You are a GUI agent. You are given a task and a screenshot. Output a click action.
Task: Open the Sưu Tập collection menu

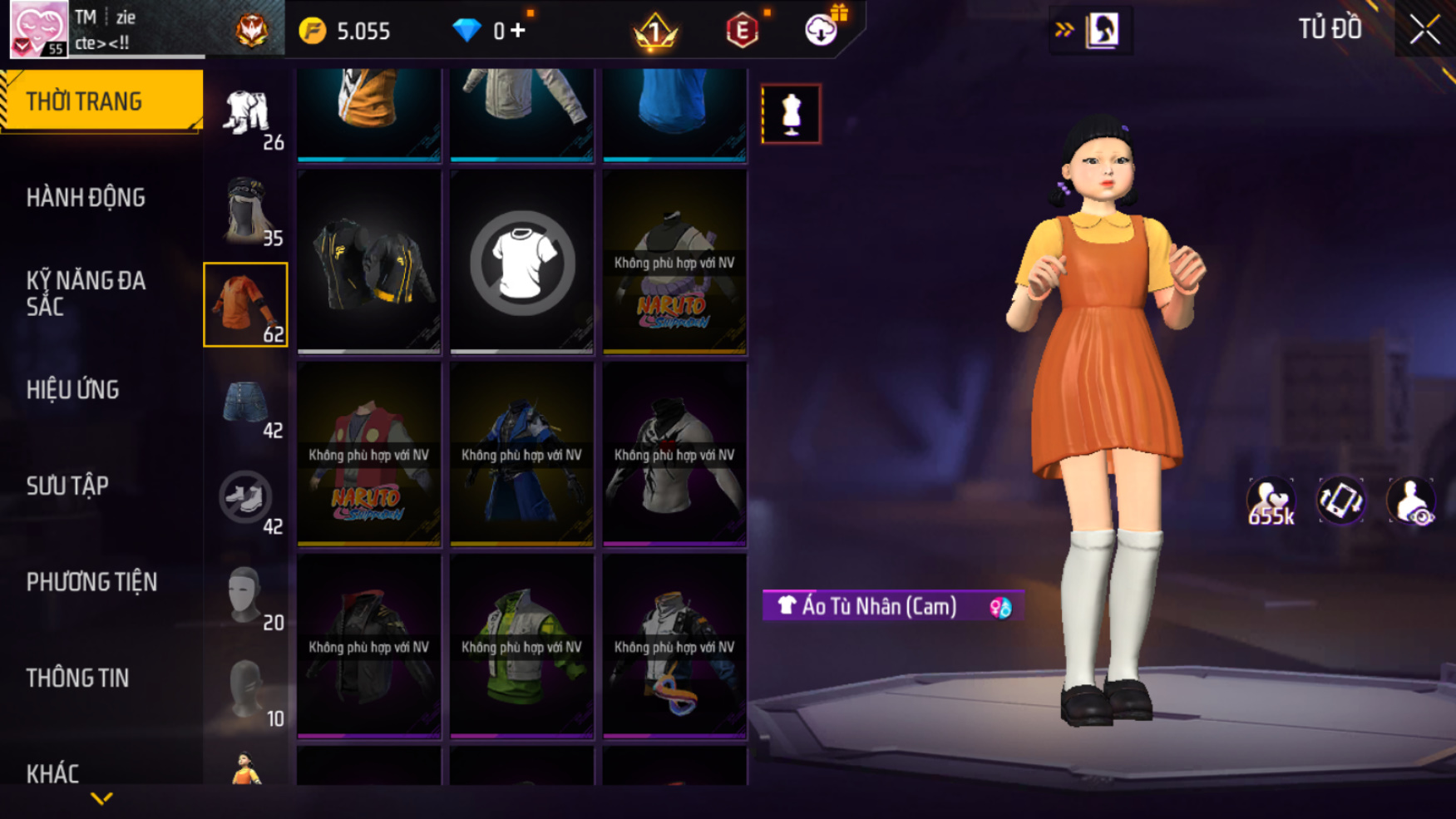[x=68, y=486]
